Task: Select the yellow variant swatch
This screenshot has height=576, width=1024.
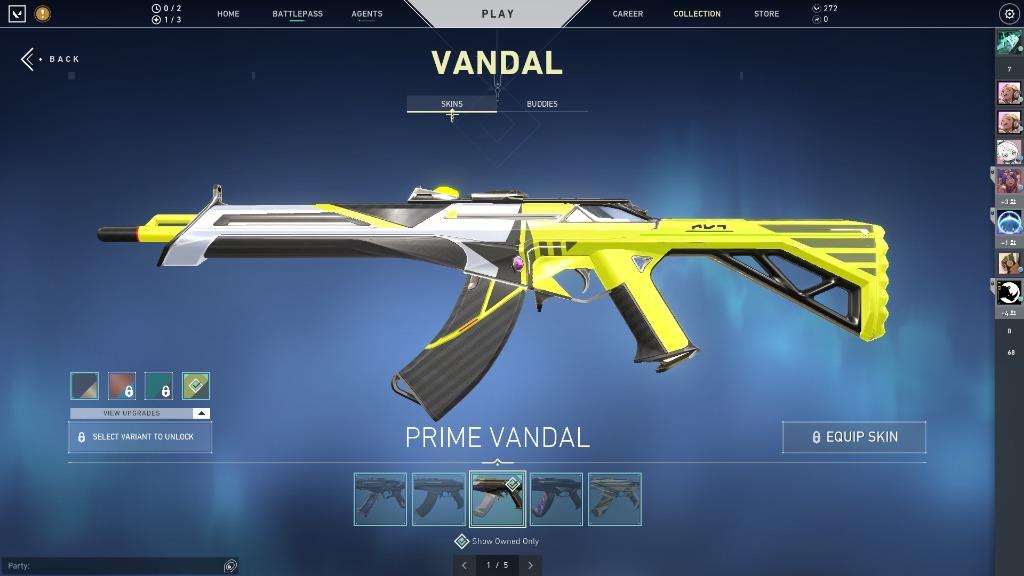Action: pos(196,386)
